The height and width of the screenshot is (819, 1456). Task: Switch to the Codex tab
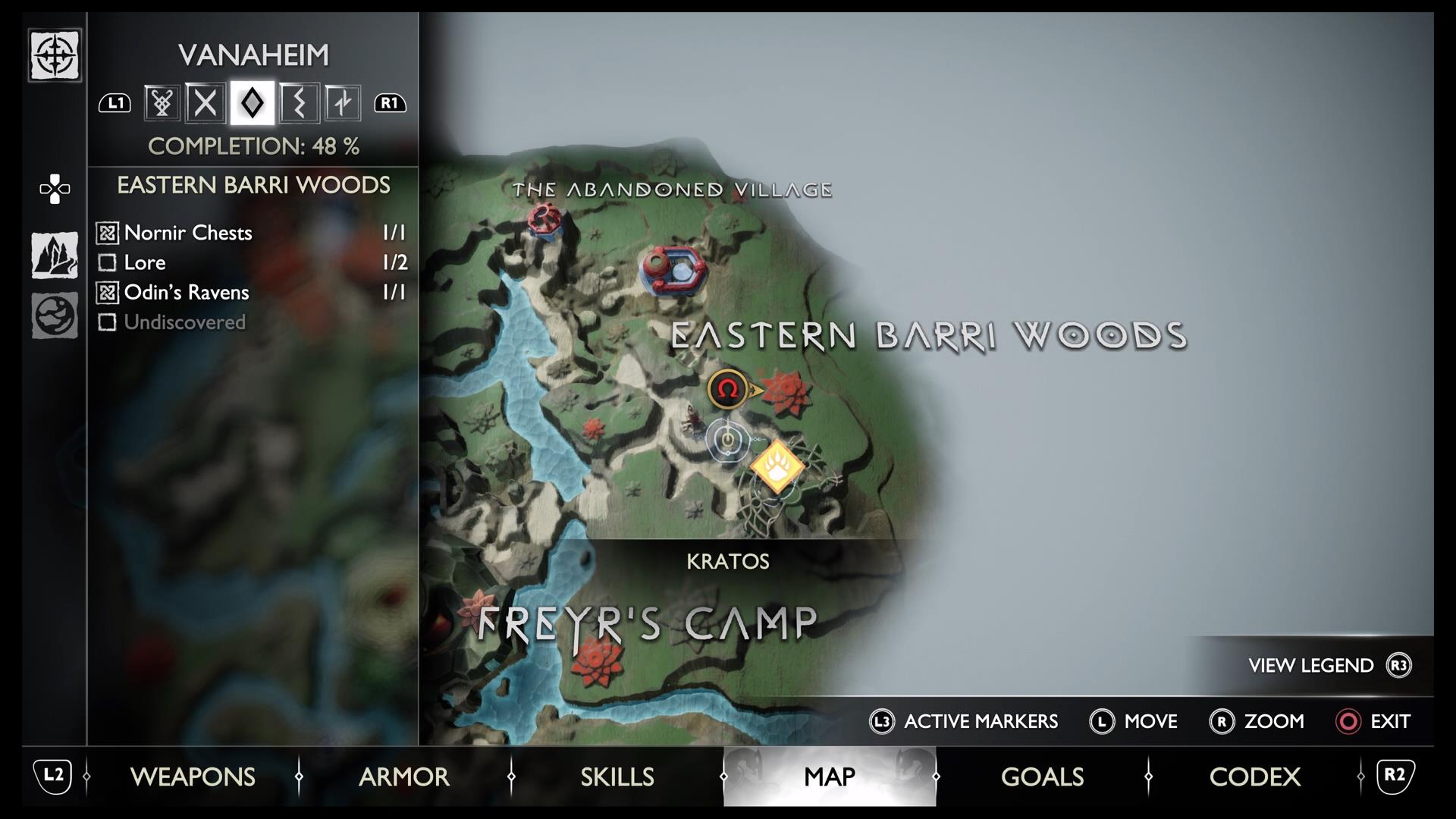click(x=1254, y=777)
